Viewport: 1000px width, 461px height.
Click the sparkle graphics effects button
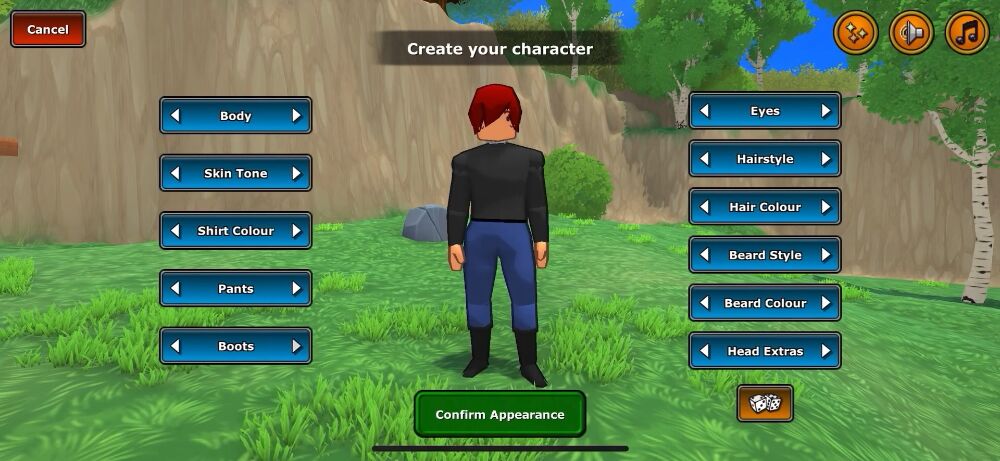pos(855,33)
